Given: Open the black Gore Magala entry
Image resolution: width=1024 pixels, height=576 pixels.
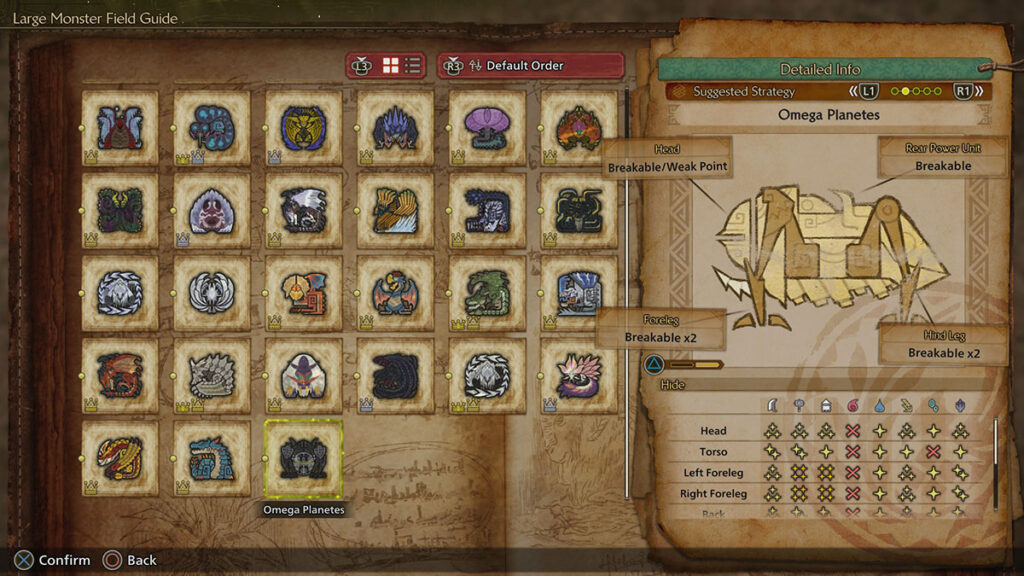Looking at the screenshot, I should click(x=395, y=375).
